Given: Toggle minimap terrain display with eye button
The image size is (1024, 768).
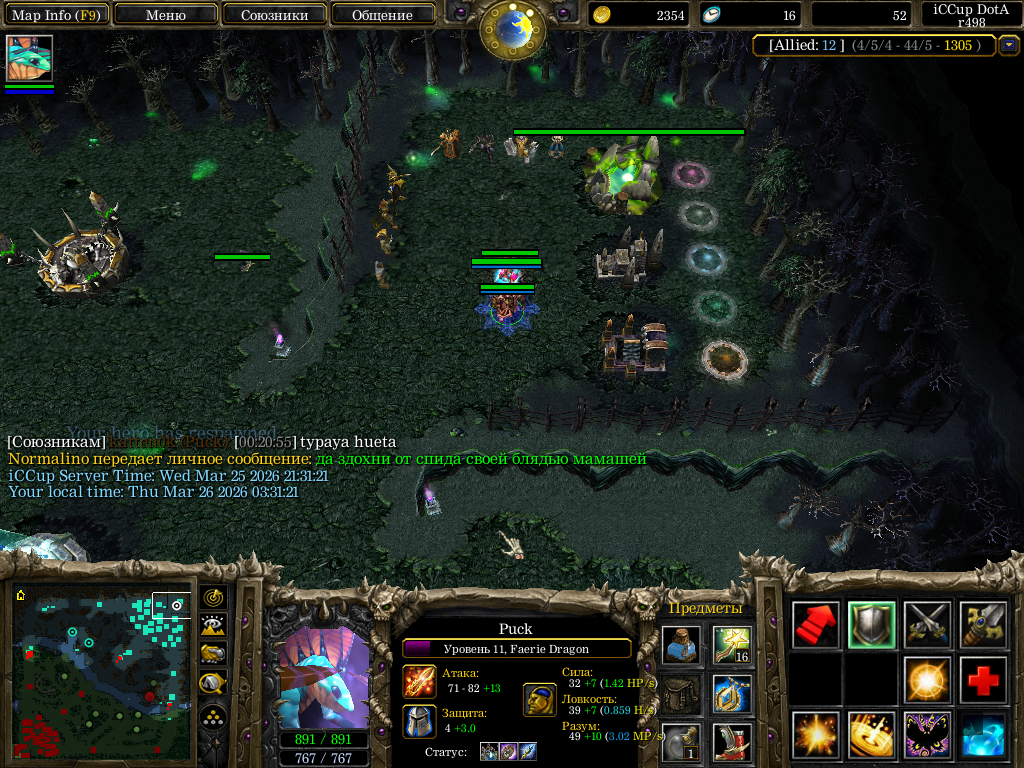Looking at the screenshot, I should (214, 626).
